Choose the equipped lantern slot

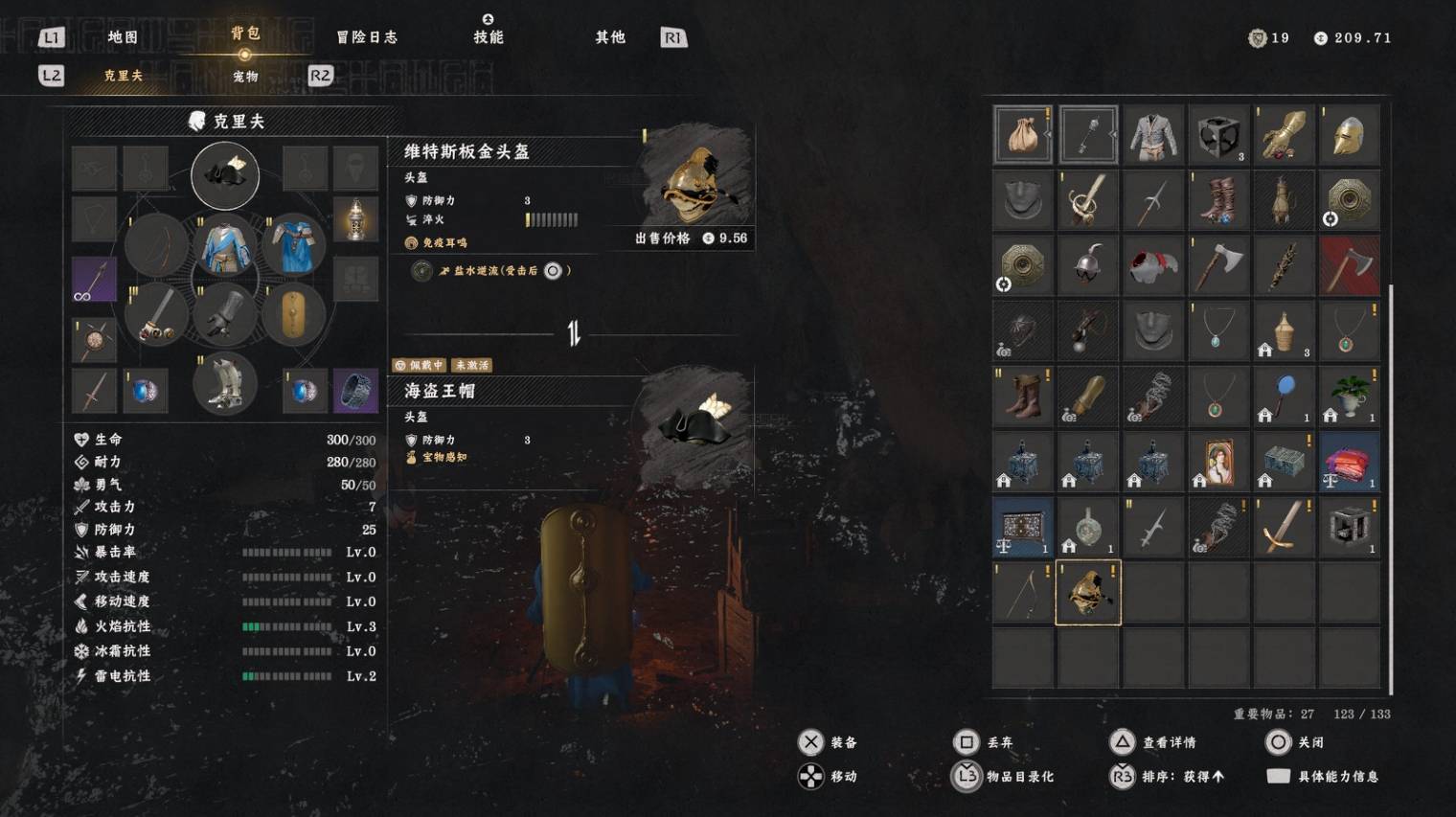pos(355,221)
